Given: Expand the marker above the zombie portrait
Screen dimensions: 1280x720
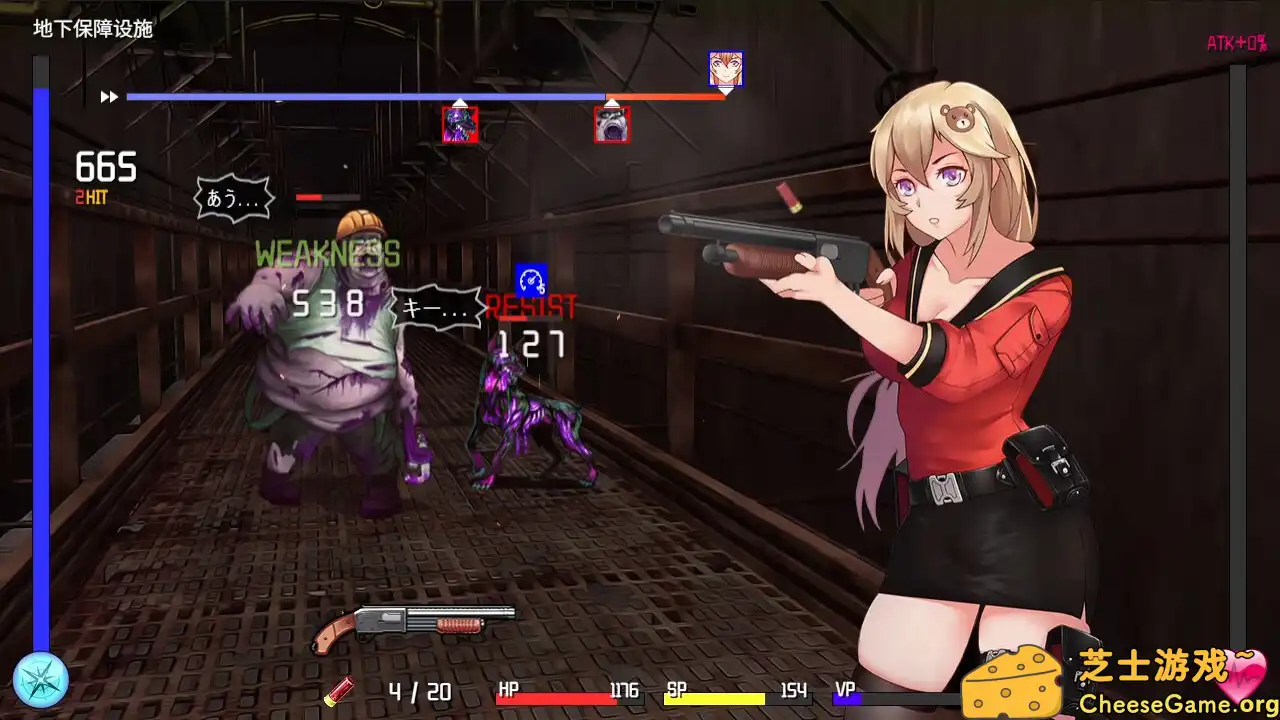Looking at the screenshot, I should pos(611,105).
